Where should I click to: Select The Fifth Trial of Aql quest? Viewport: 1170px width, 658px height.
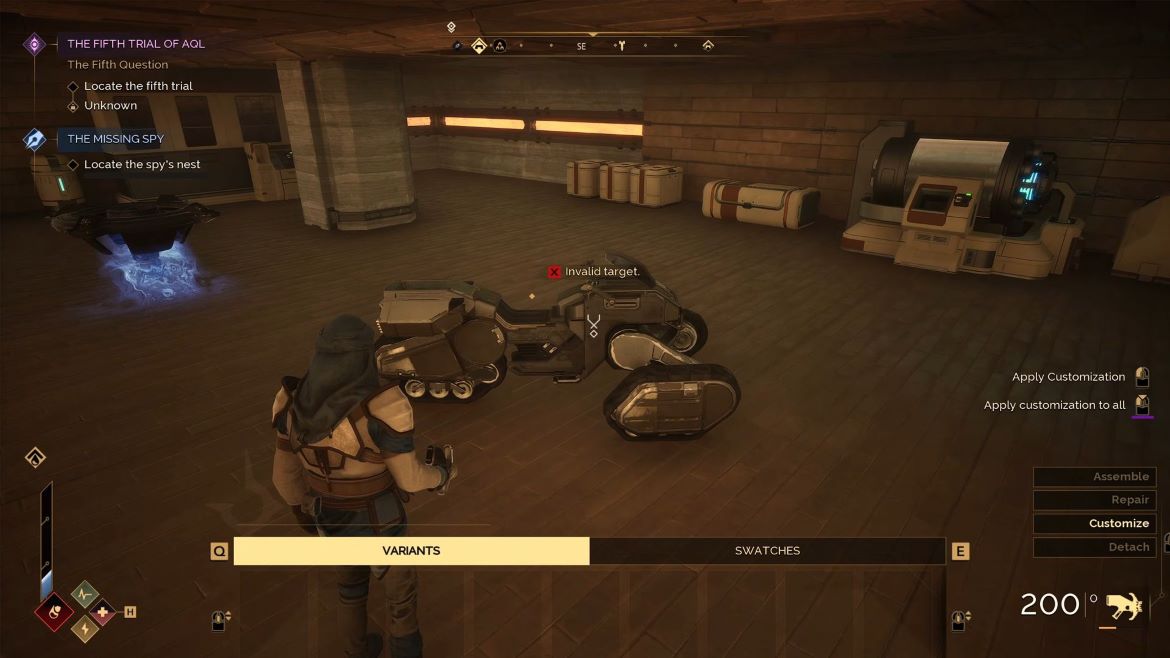click(135, 44)
